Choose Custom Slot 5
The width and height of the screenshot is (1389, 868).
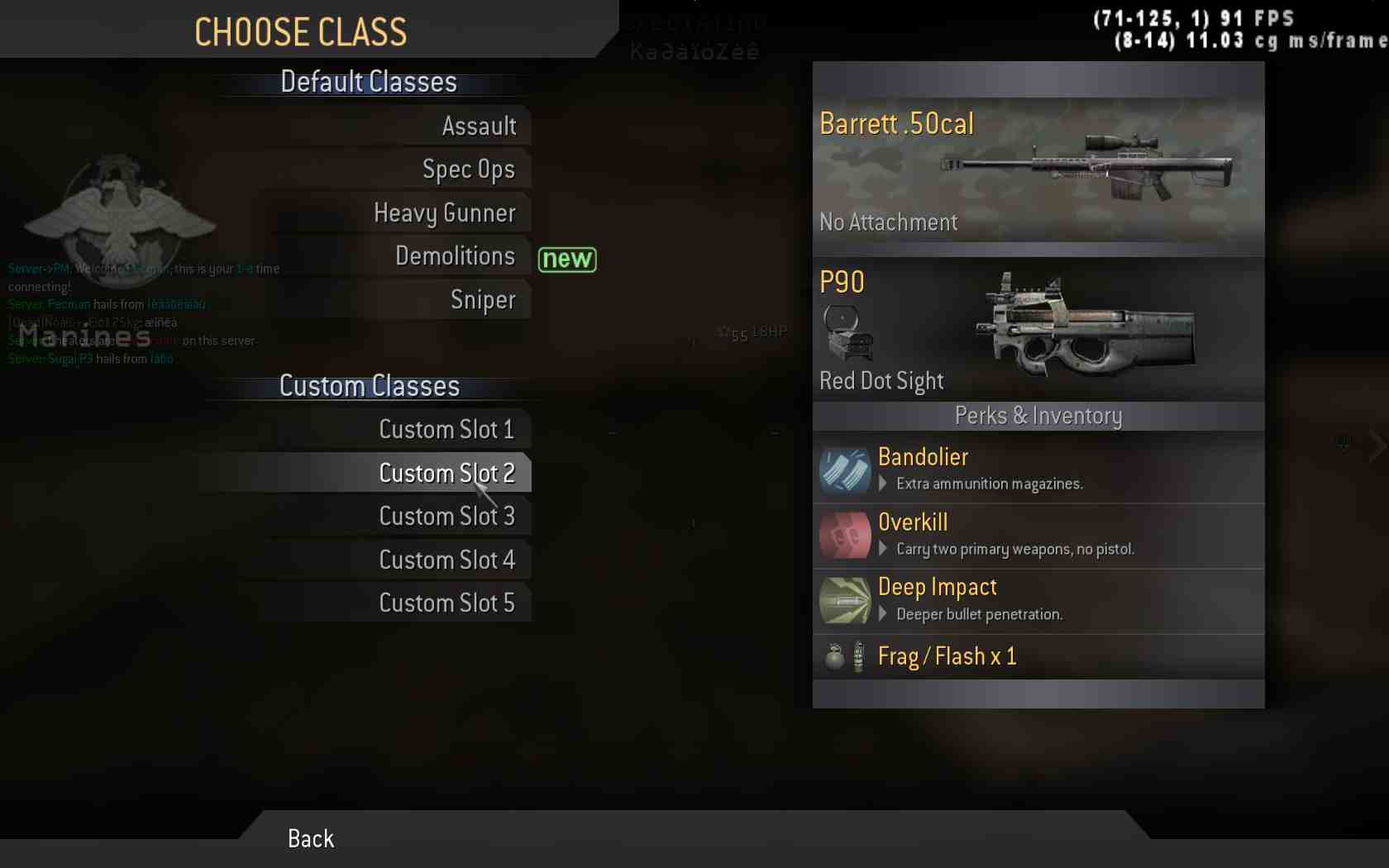[x=446, y=603]
